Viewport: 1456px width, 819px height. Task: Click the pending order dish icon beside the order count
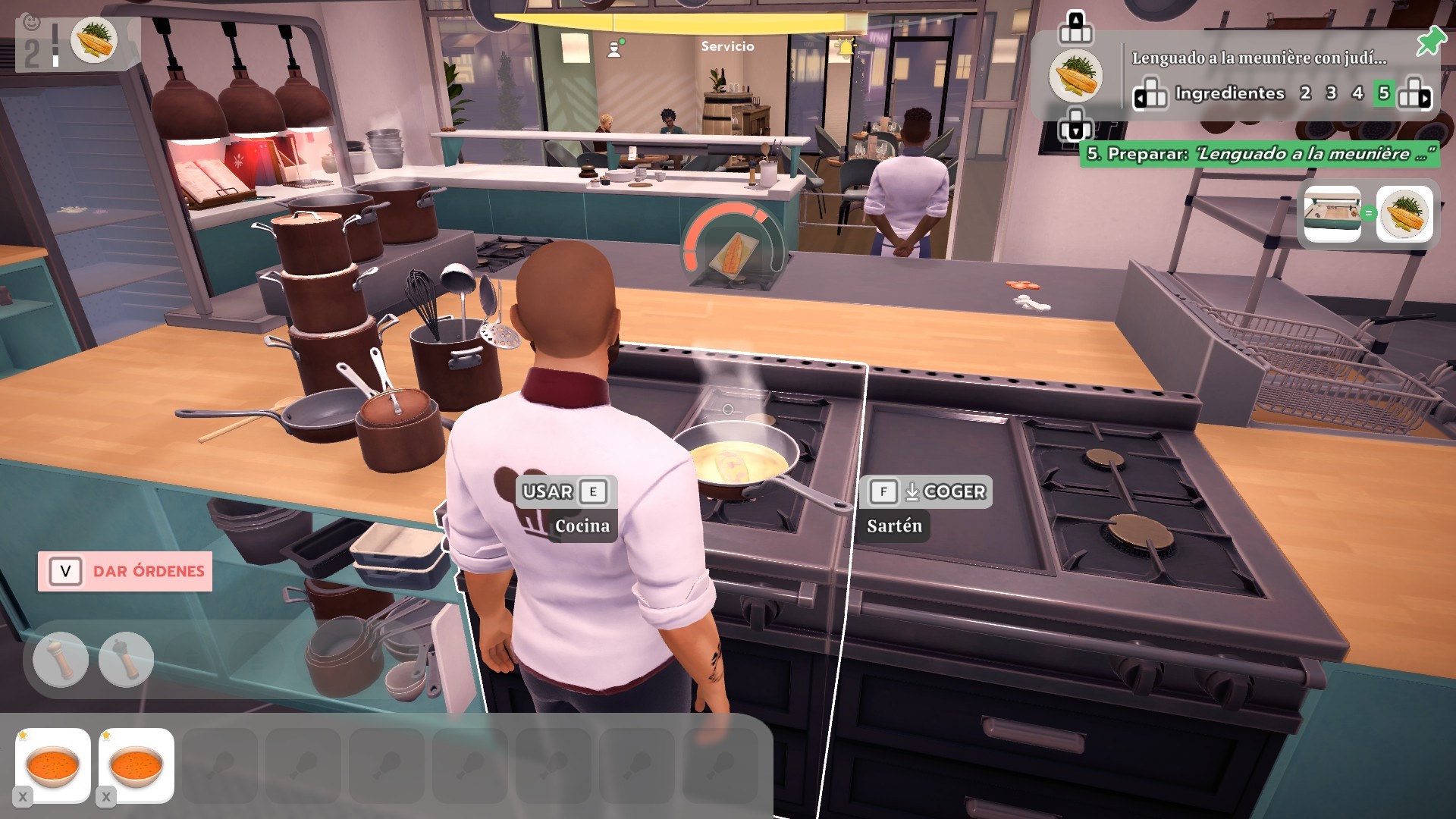[95, 40]
